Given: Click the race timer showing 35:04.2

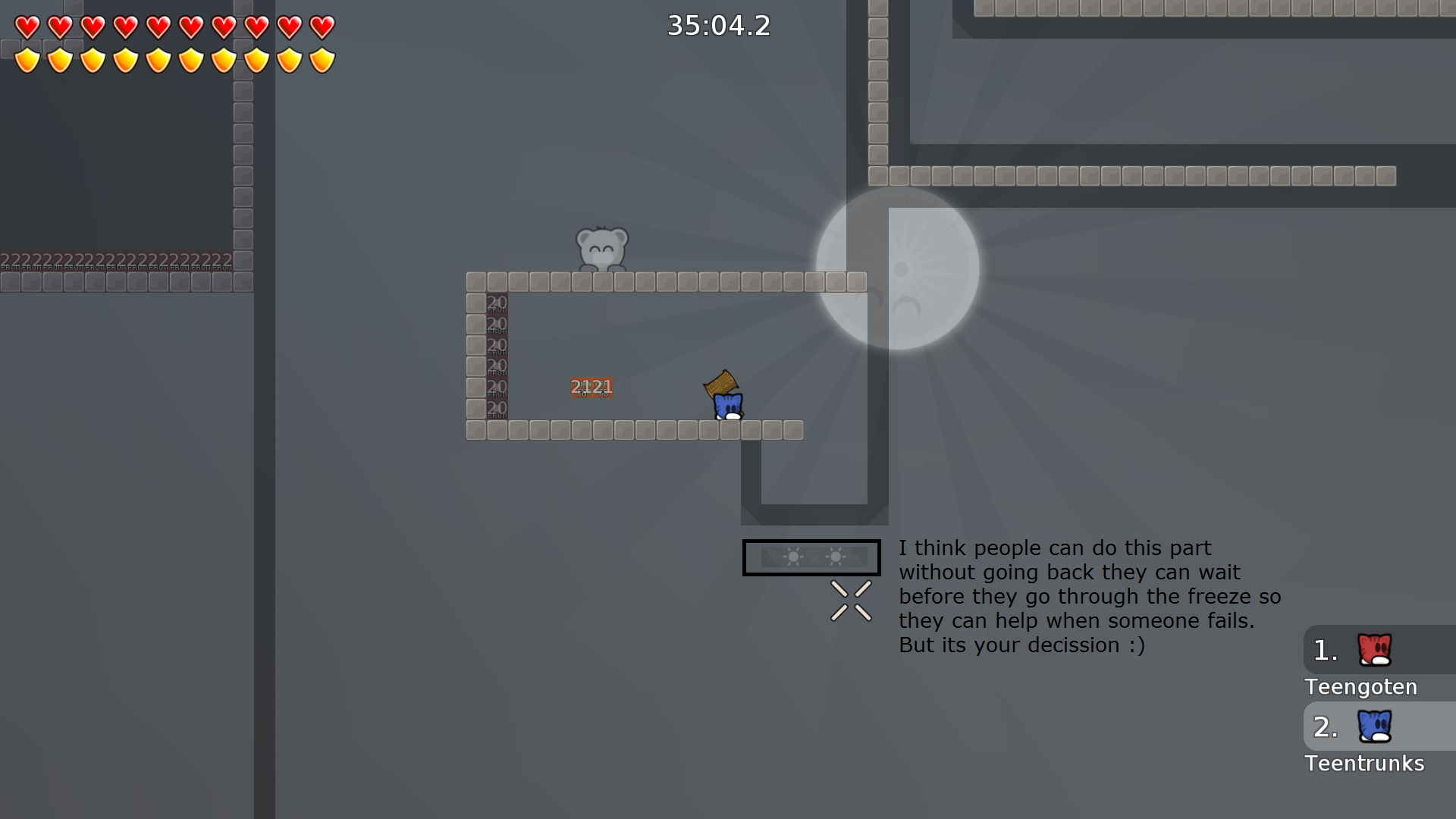Looking at the screenshot, I should pos(717,25).
